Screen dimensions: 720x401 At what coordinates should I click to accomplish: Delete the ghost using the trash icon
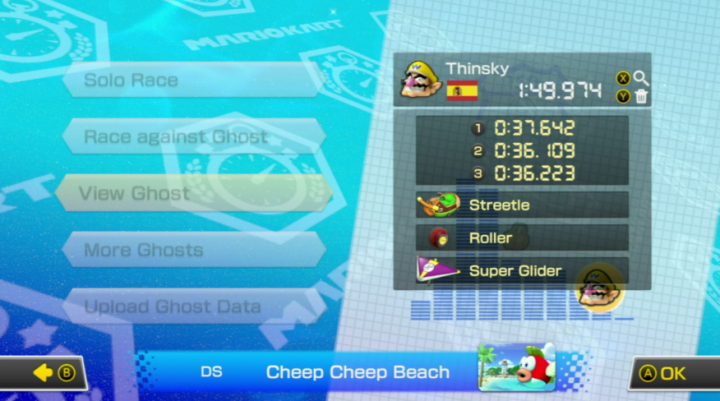pos(641,97)
